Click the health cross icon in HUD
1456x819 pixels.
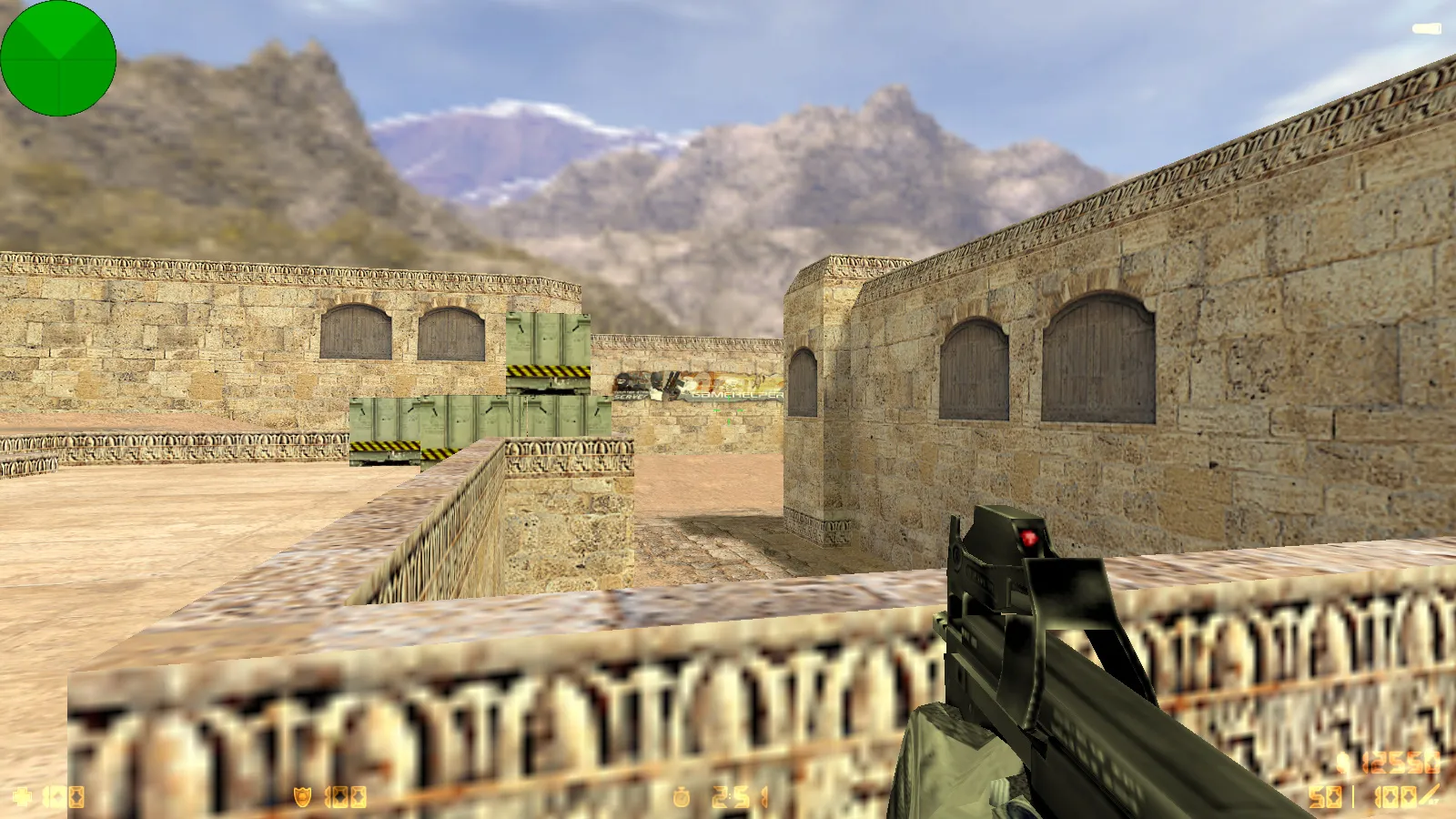tap(23, 794)
